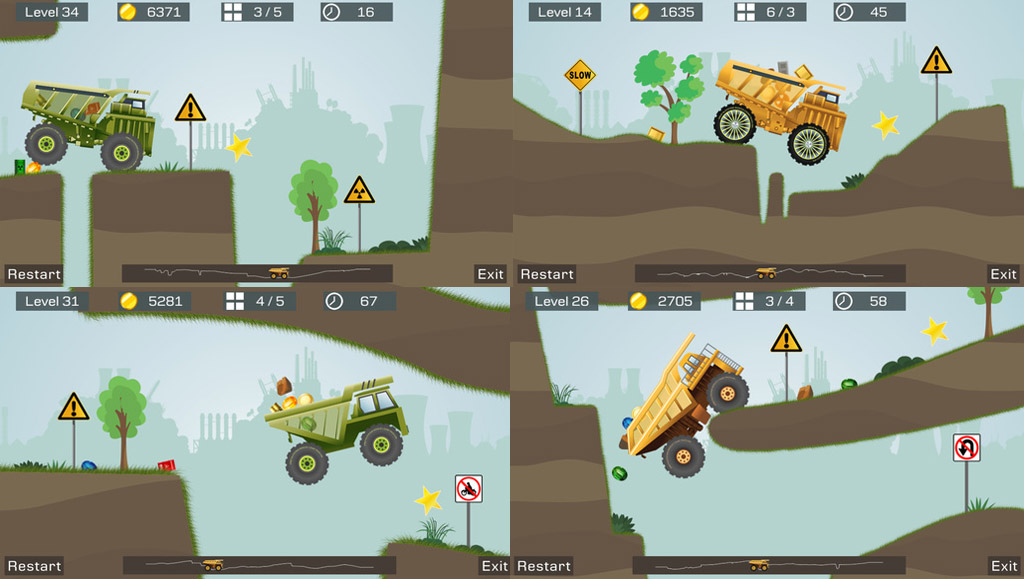Restart the Level 34 game panel
1024x579 pixels.
[x=34, y=274]
